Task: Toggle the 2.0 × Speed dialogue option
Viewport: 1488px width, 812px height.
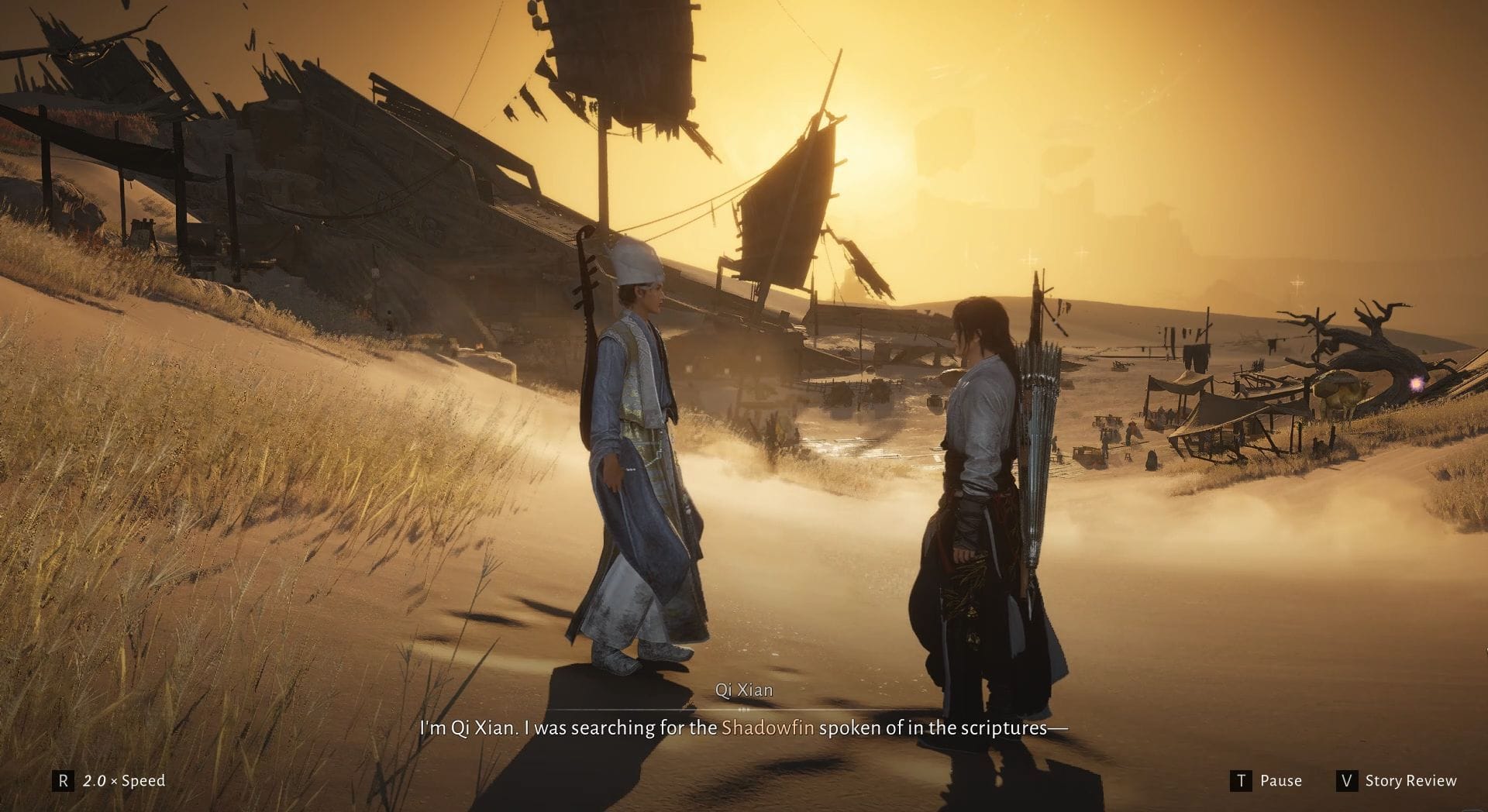Action: 110,780
